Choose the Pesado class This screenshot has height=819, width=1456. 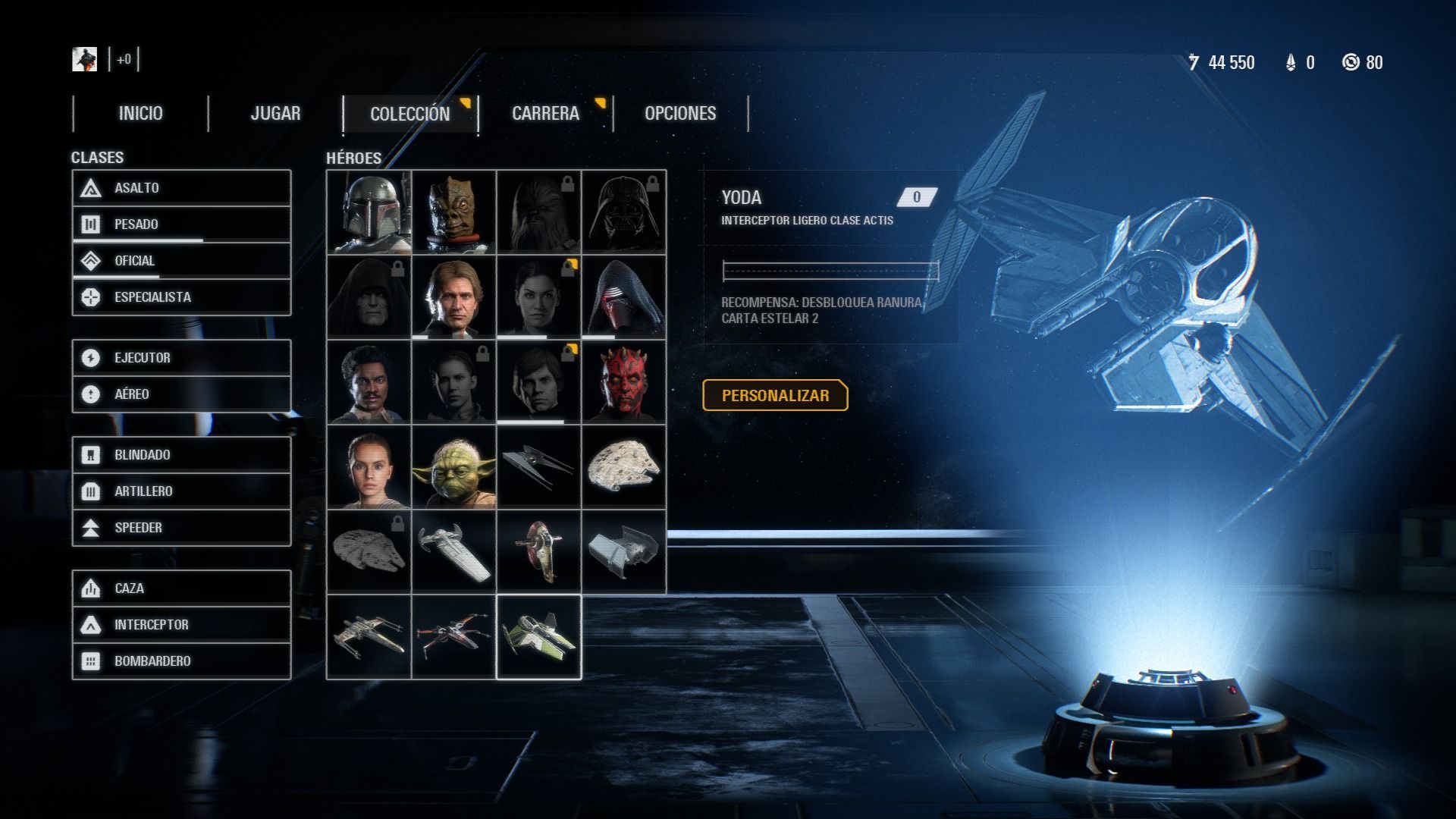[x=181, y=224]
